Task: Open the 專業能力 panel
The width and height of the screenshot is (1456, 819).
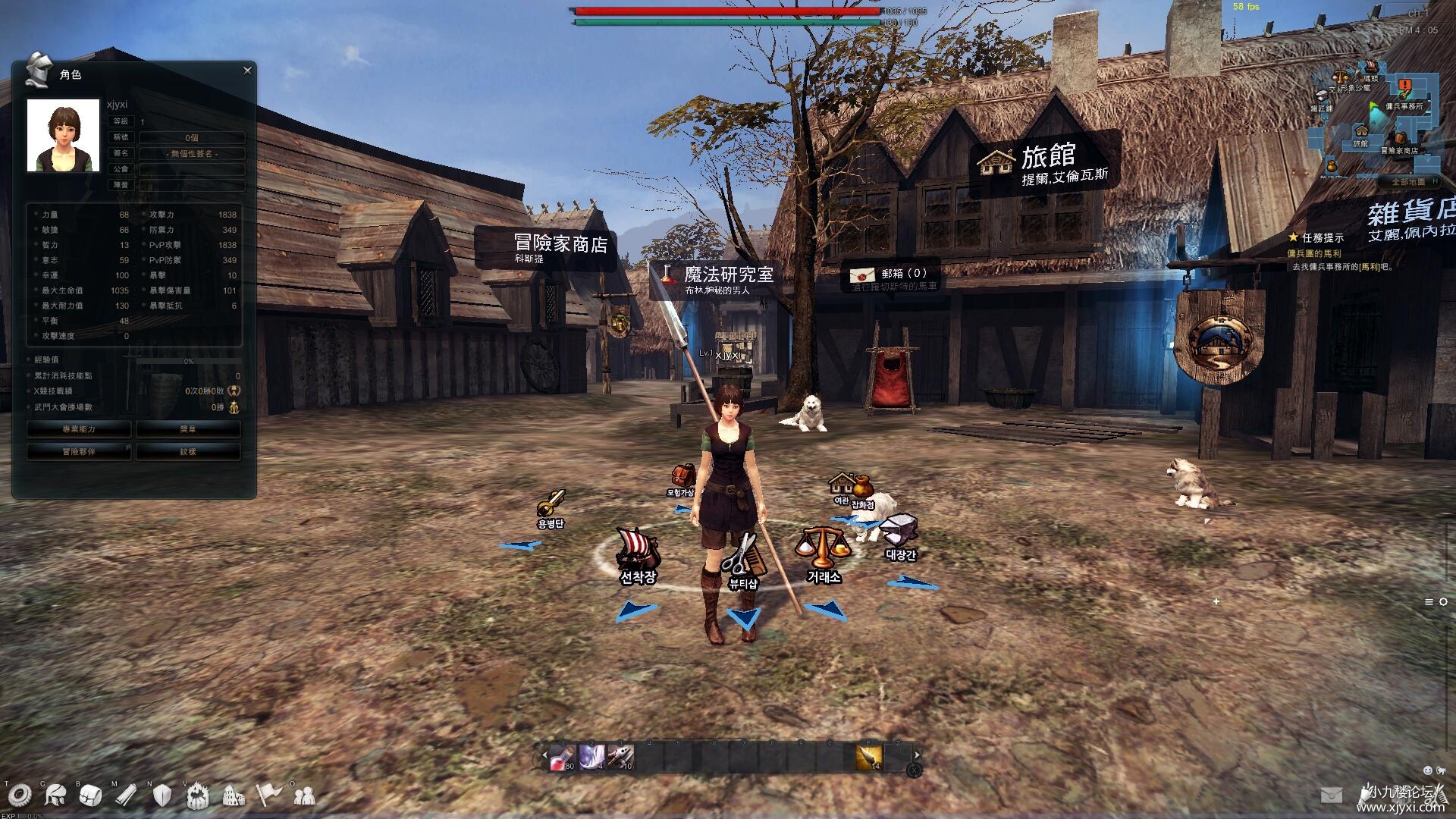Action: 79,429
